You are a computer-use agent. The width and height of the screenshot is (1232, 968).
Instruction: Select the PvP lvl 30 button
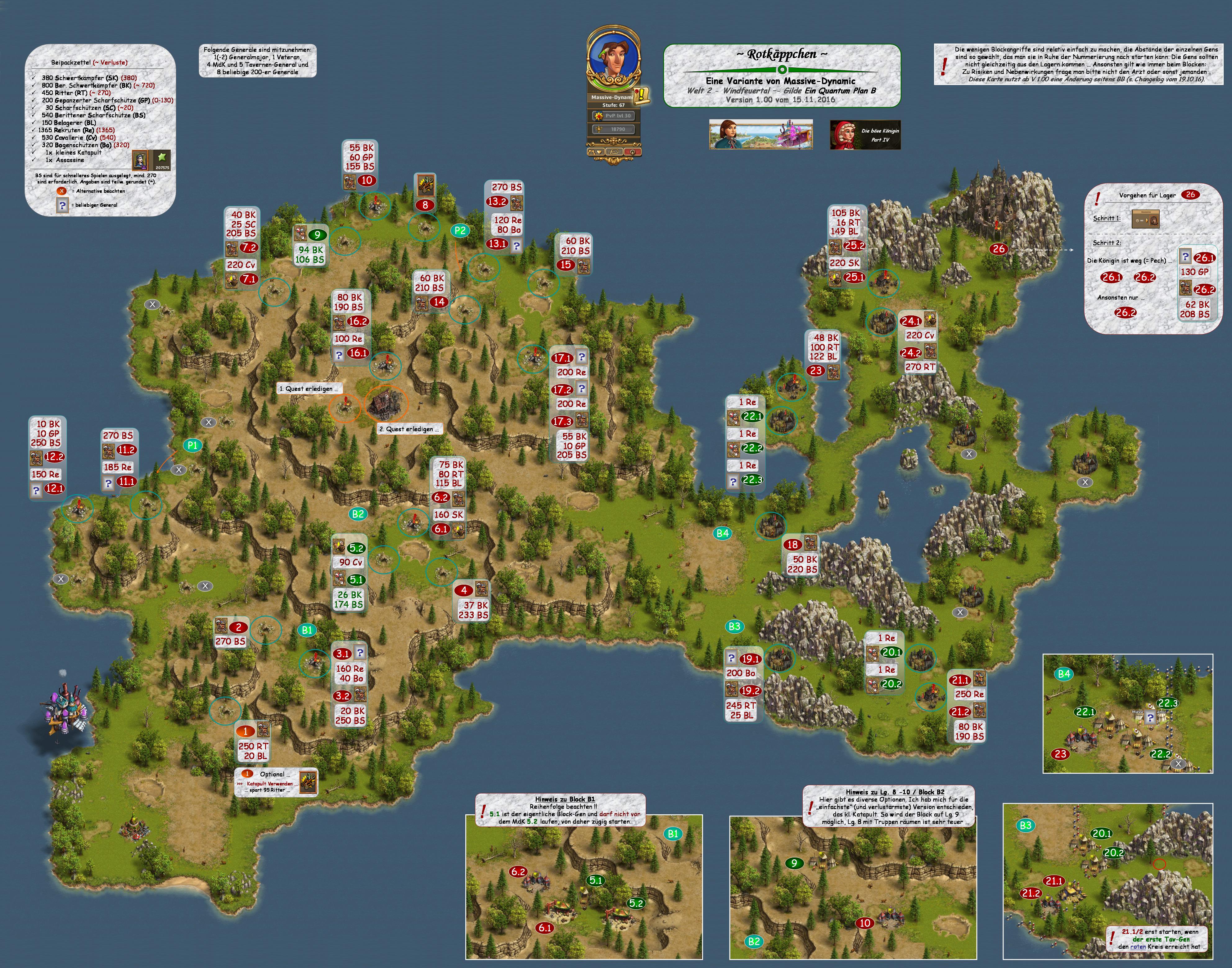click(x=613, y=115)
